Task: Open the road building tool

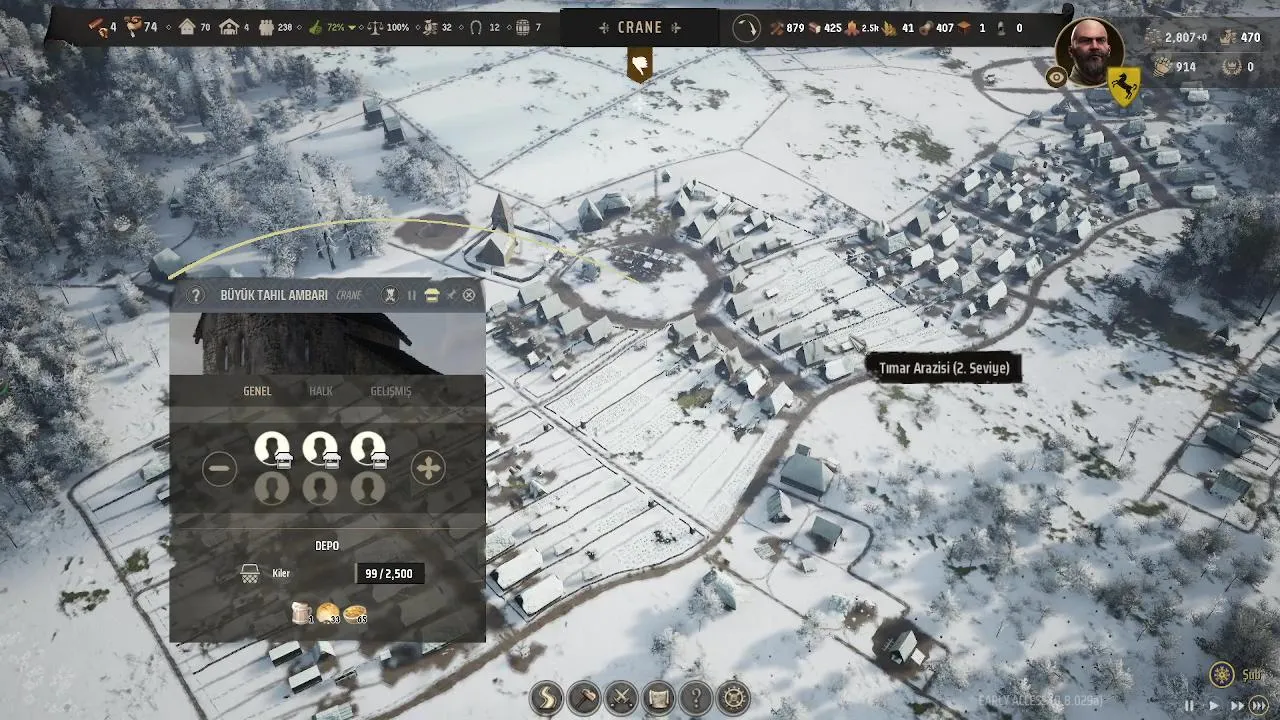Action: click(x=547, y=697)
